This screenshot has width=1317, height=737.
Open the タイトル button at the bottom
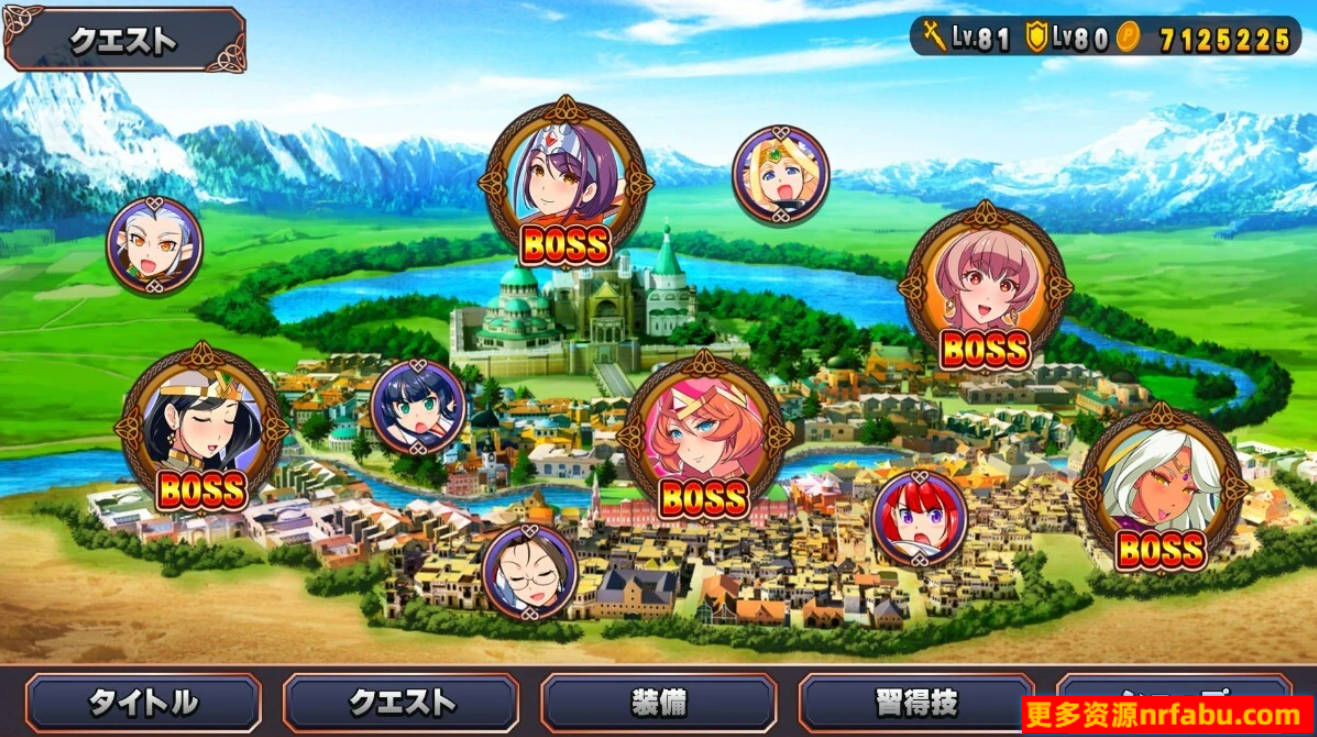pyautogui.click(x=144, y=704)
